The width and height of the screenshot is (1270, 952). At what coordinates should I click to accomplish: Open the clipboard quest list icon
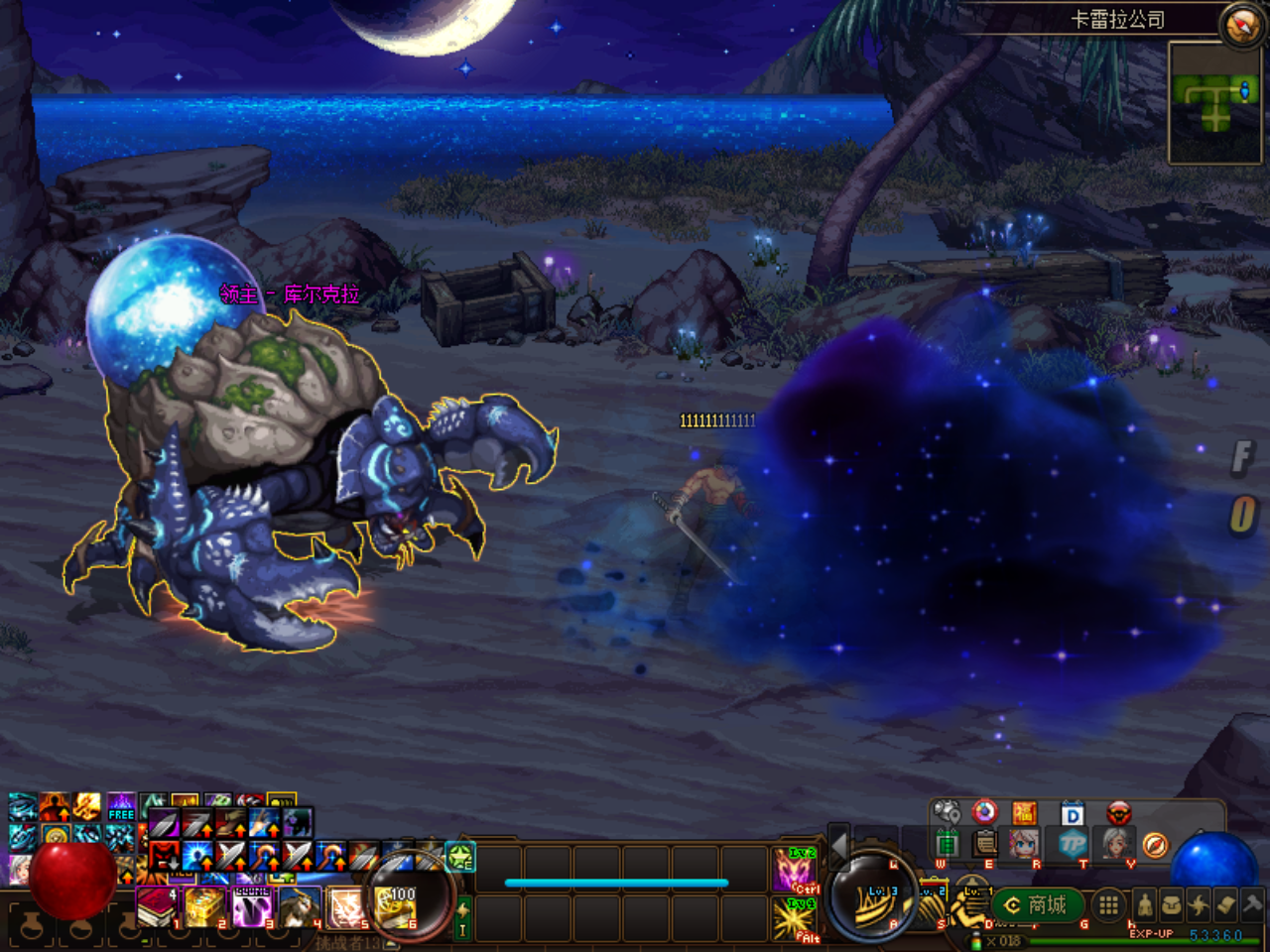click(985, 844)
